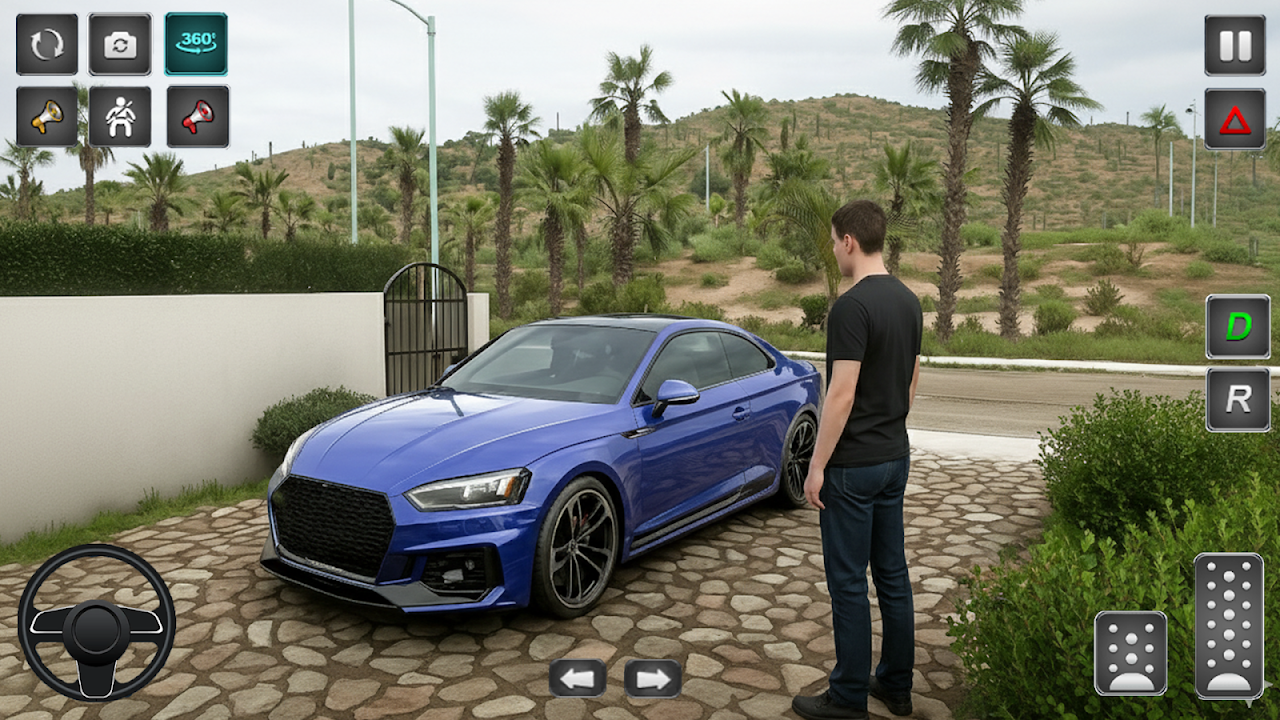Pause the game
The image size is (1280, 720).
(1235, 45)
